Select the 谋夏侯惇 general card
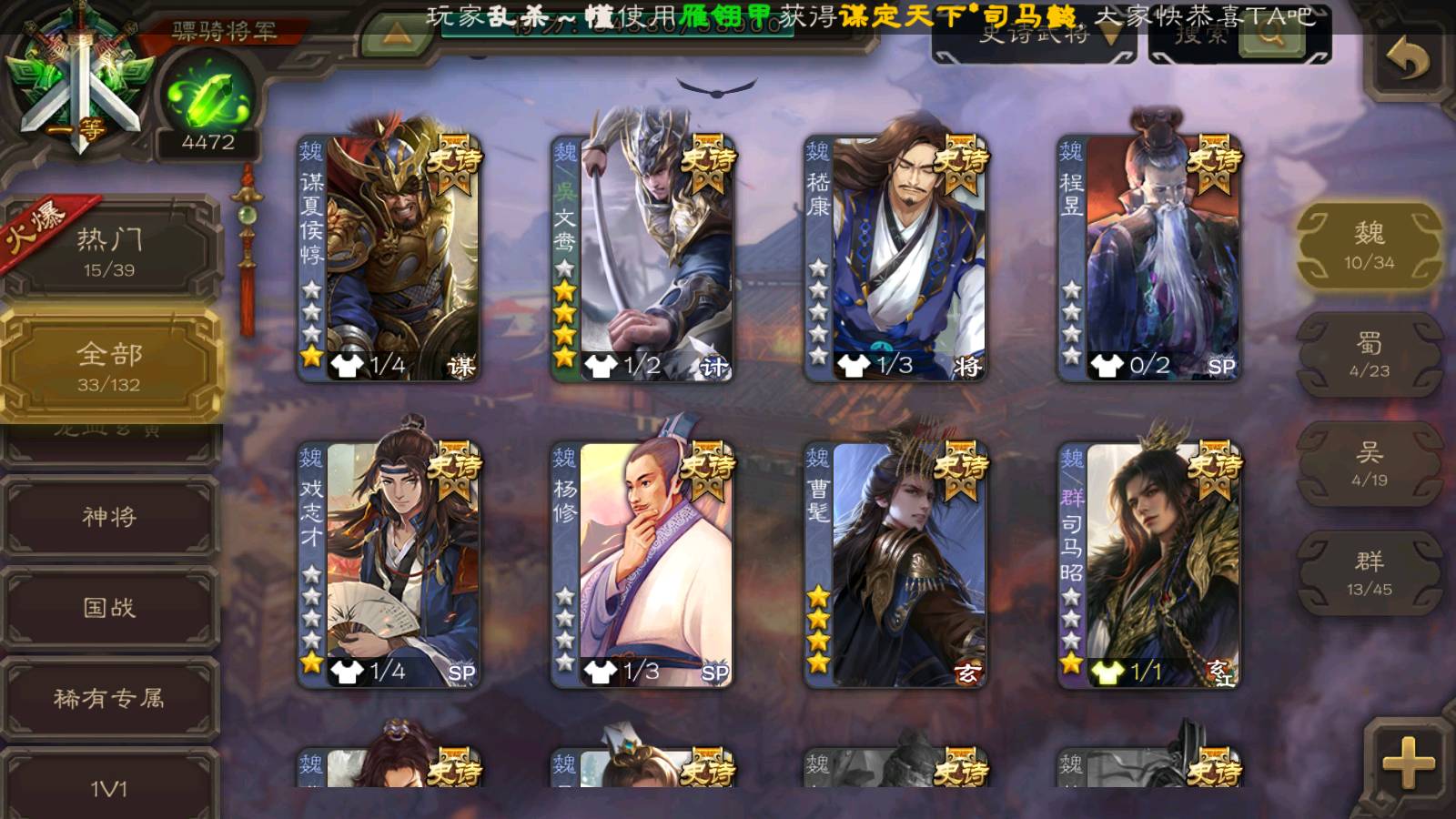The image size is (1456, 819). [389, 258]
